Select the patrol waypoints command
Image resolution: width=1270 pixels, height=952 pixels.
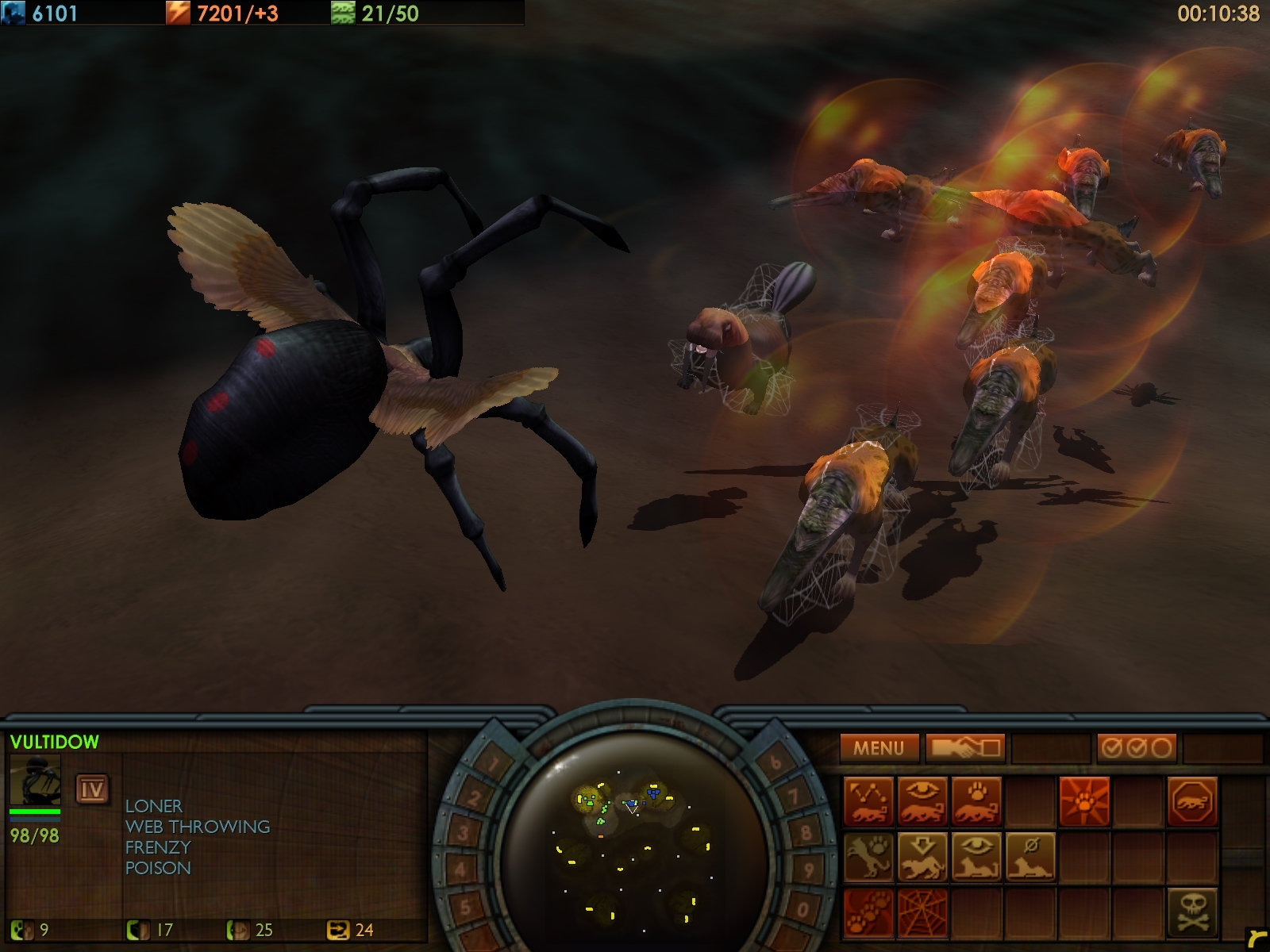point(868,802)
